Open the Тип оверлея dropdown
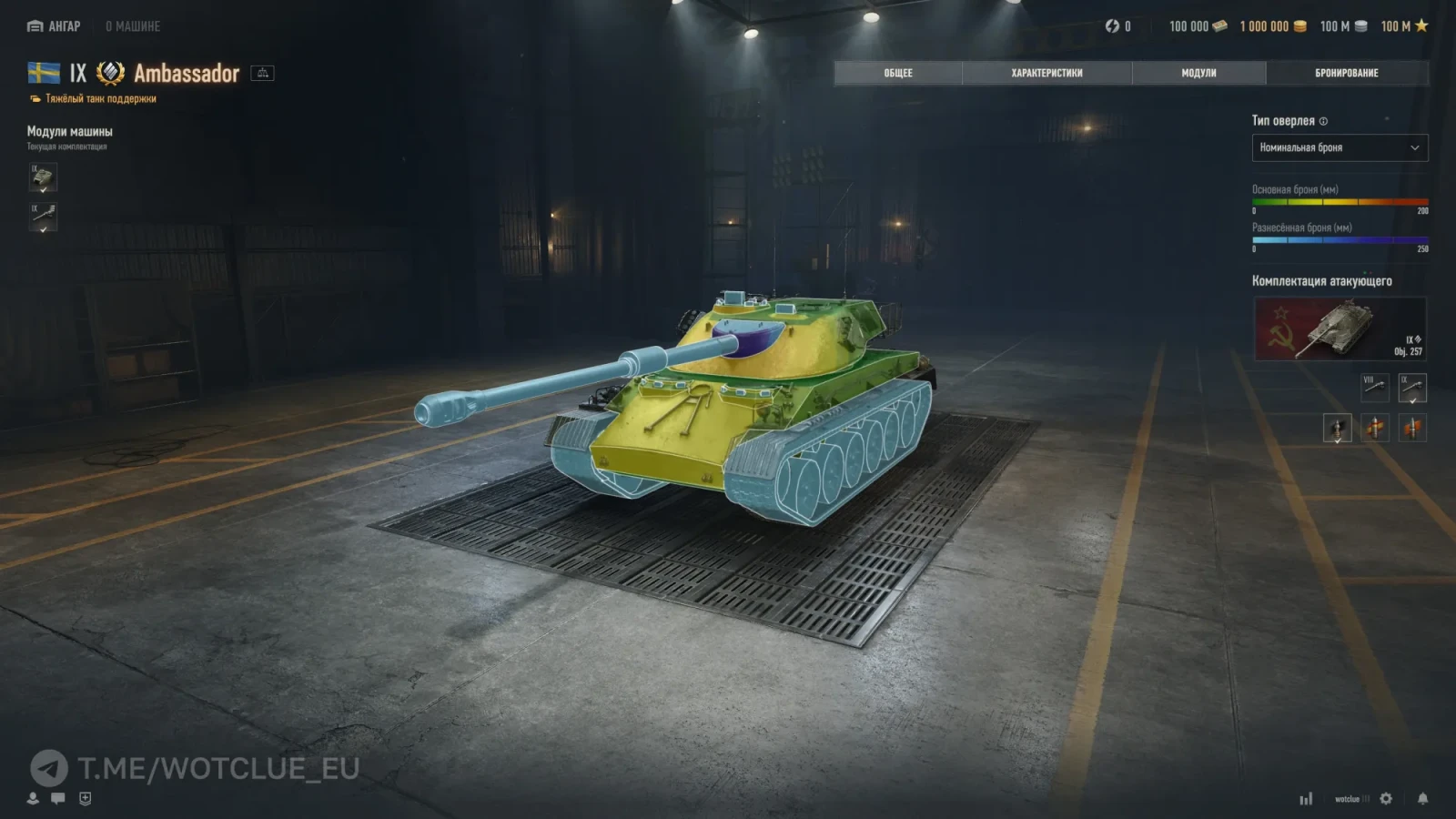 1339,147
